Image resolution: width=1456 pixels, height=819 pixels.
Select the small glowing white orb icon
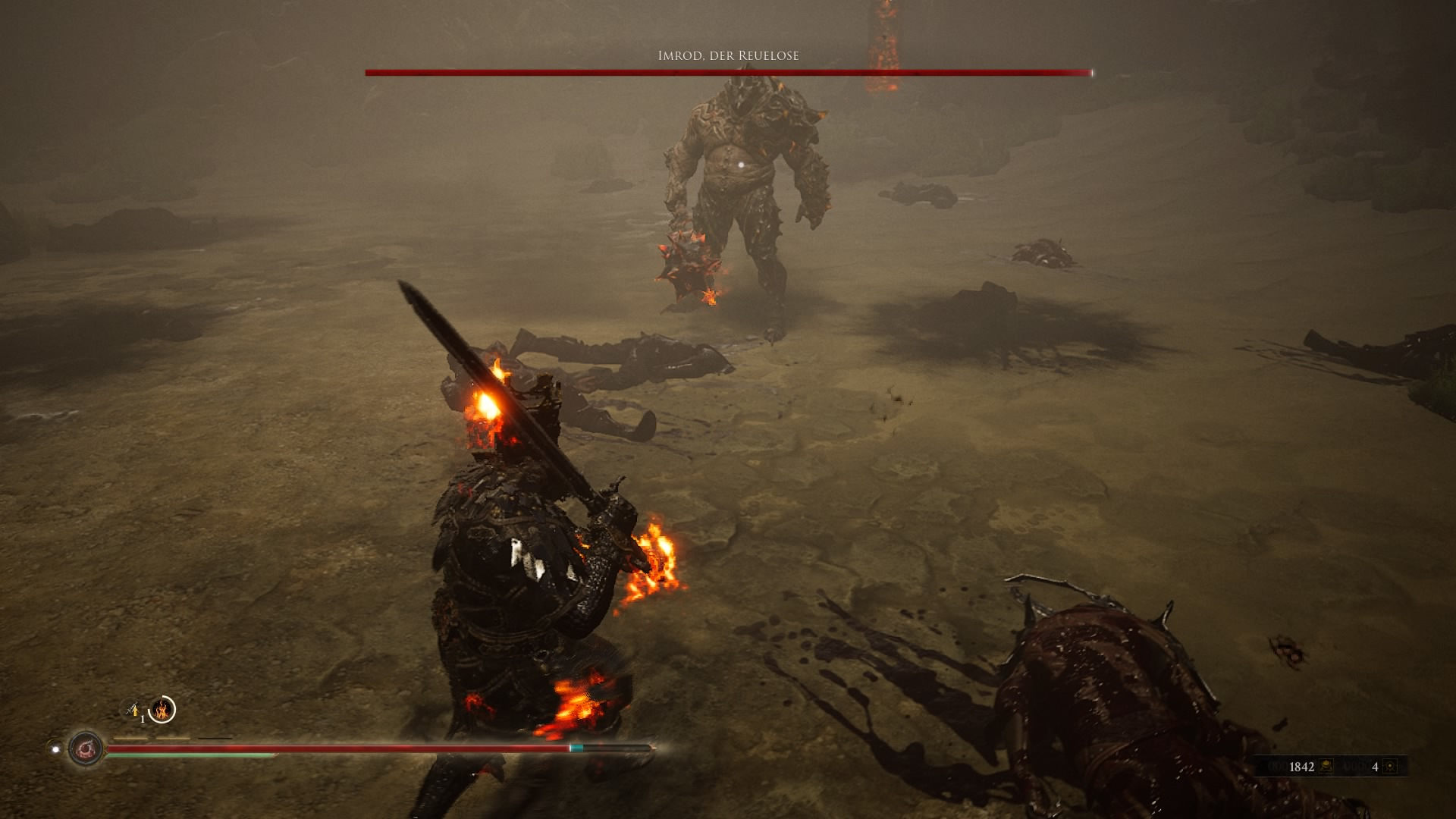(55, 749)
